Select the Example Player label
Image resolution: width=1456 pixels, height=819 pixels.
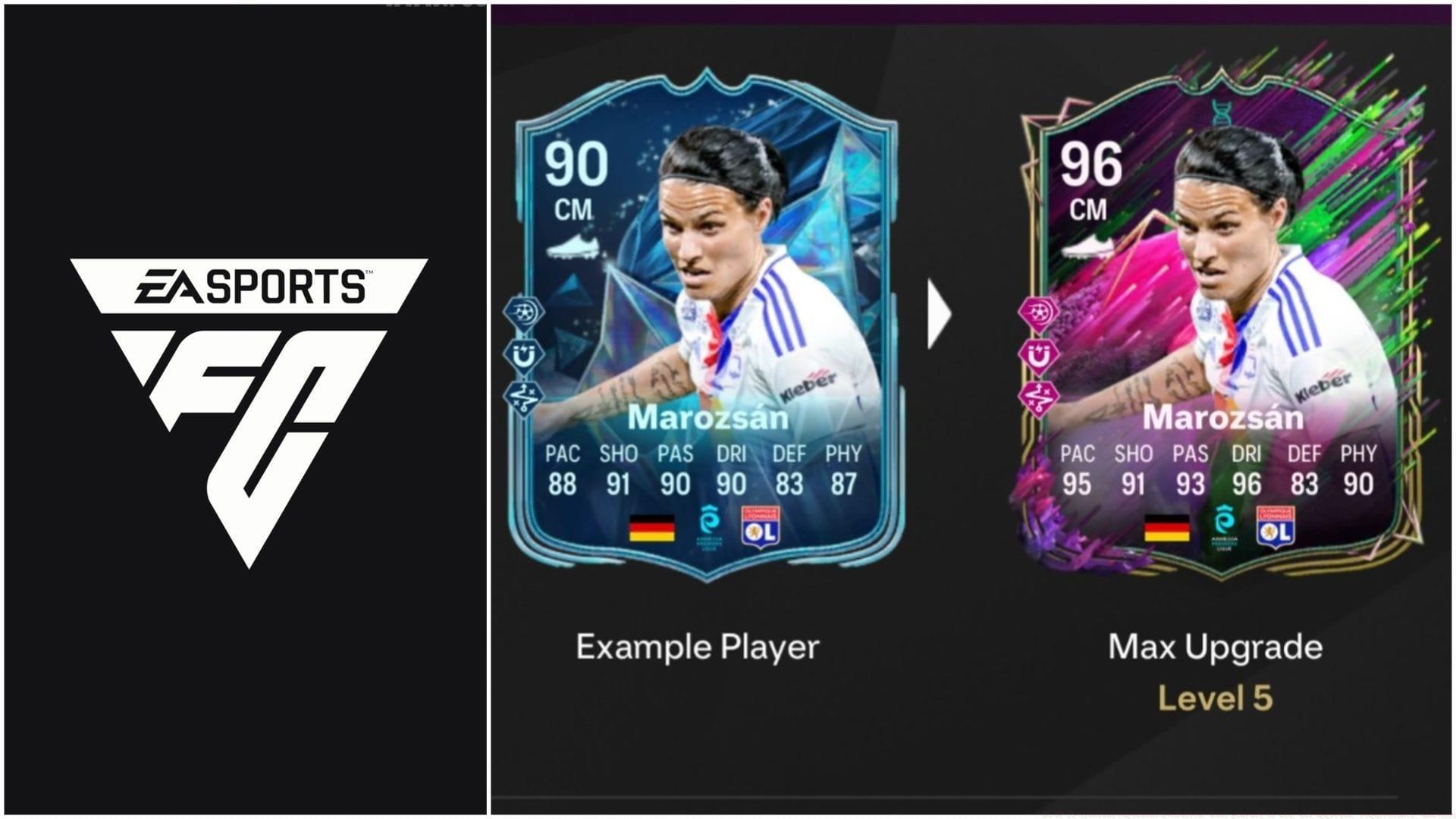point(698,646)
